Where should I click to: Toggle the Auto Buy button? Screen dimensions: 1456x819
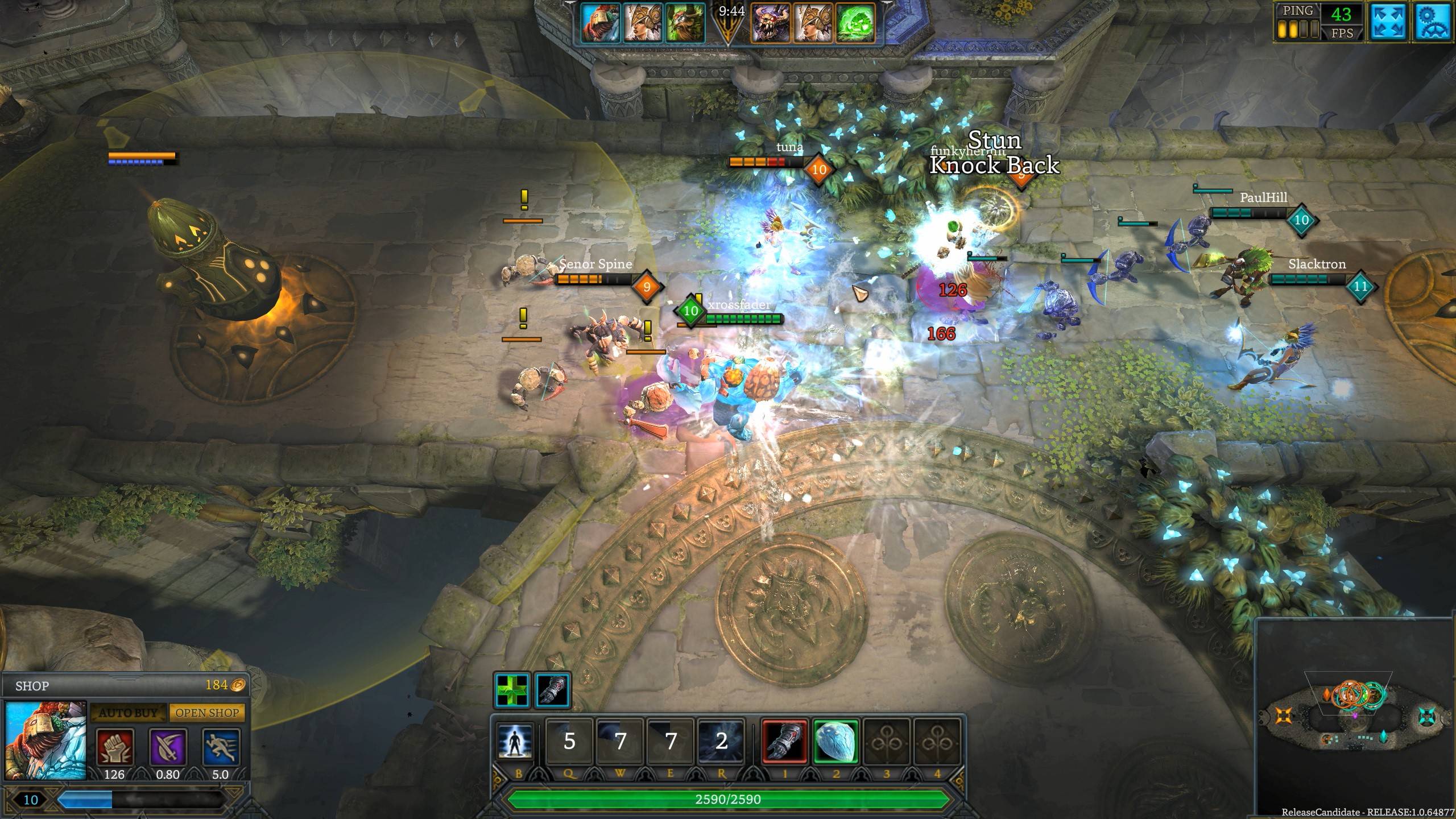(128, 713)
